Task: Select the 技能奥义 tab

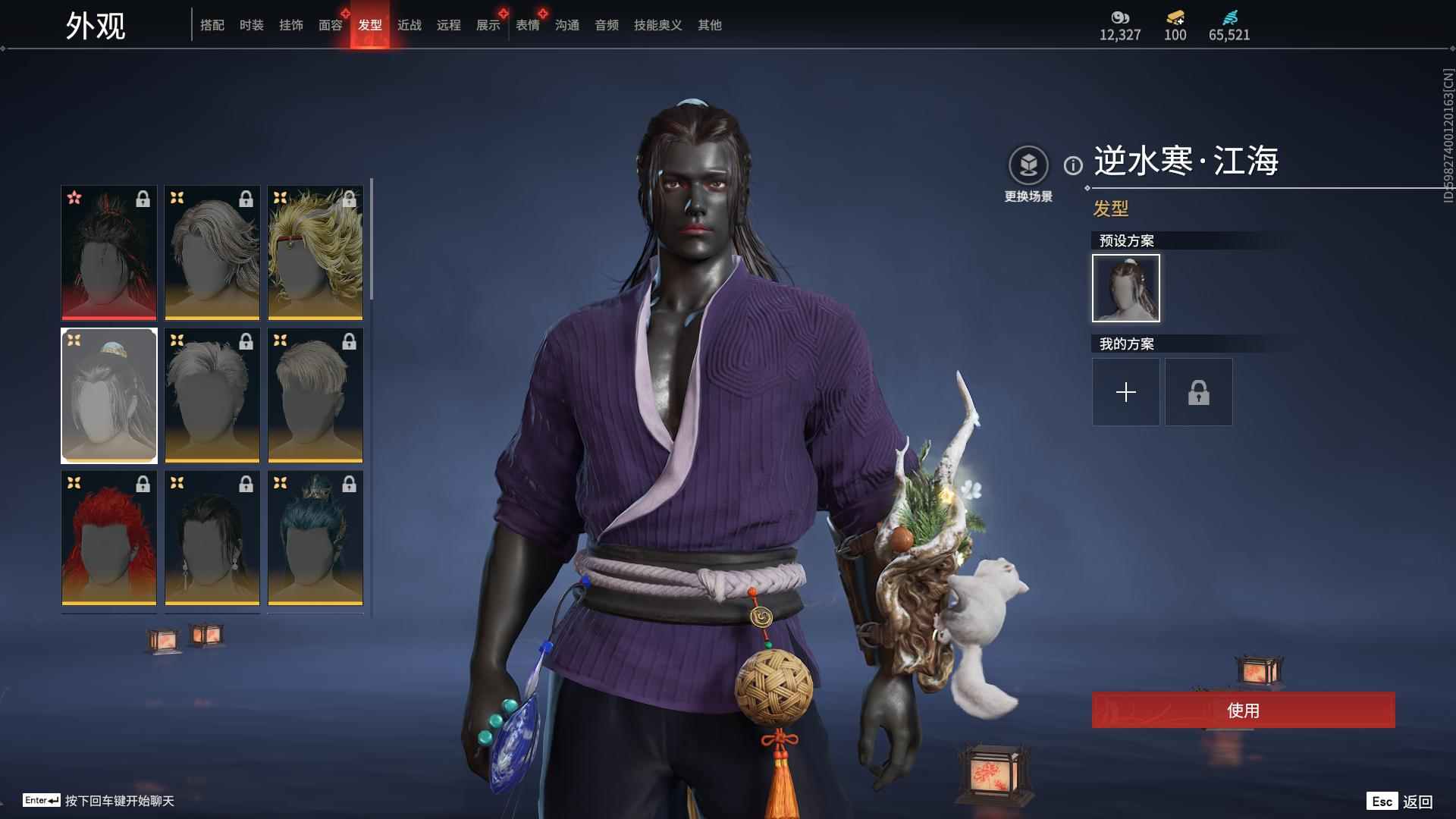Action: click(658, 25)
